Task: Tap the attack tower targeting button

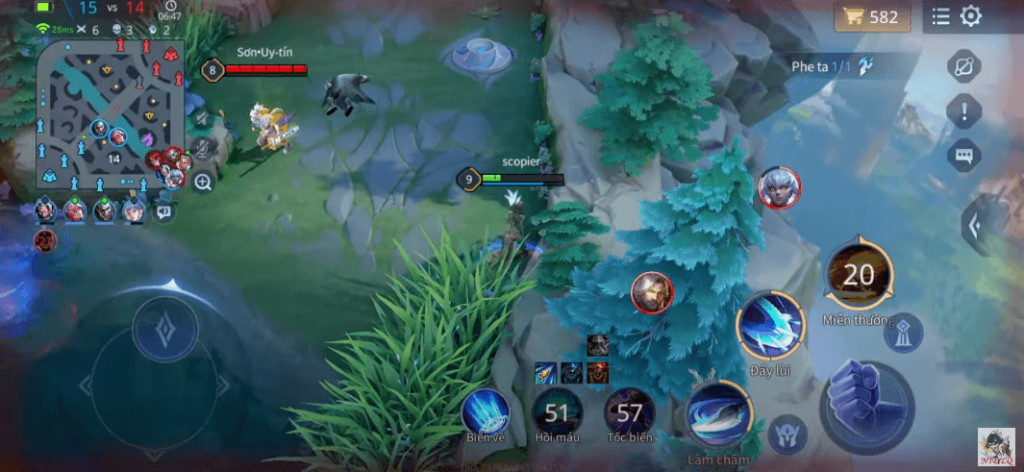Action: click(902, 333)
